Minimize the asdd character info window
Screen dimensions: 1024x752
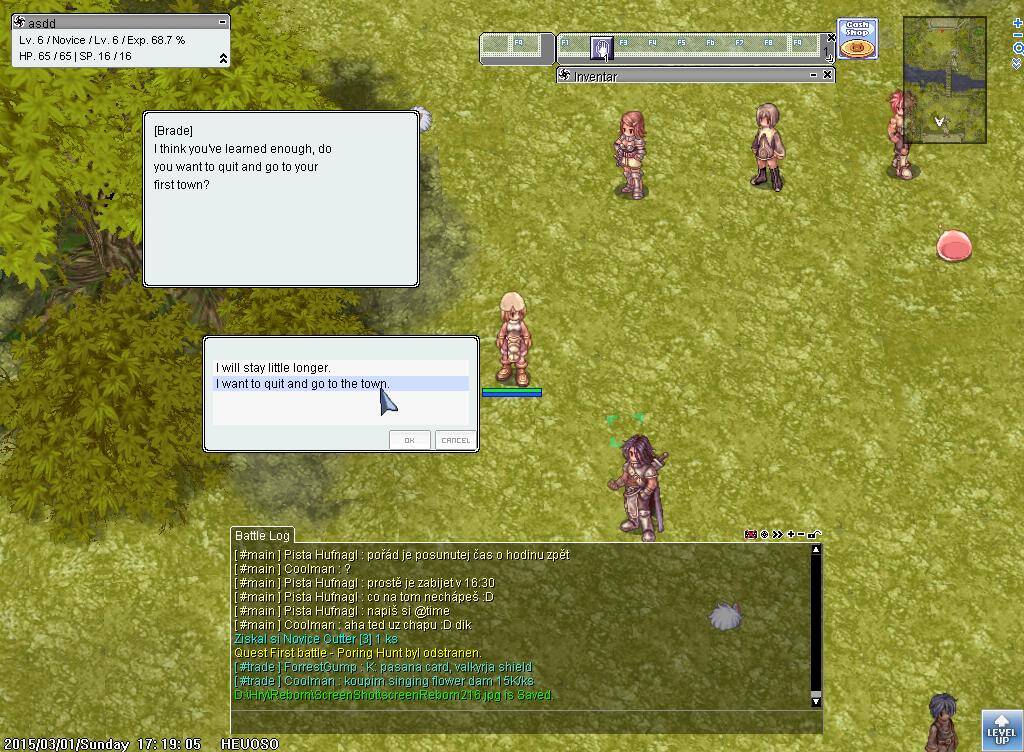coord(223,21)
